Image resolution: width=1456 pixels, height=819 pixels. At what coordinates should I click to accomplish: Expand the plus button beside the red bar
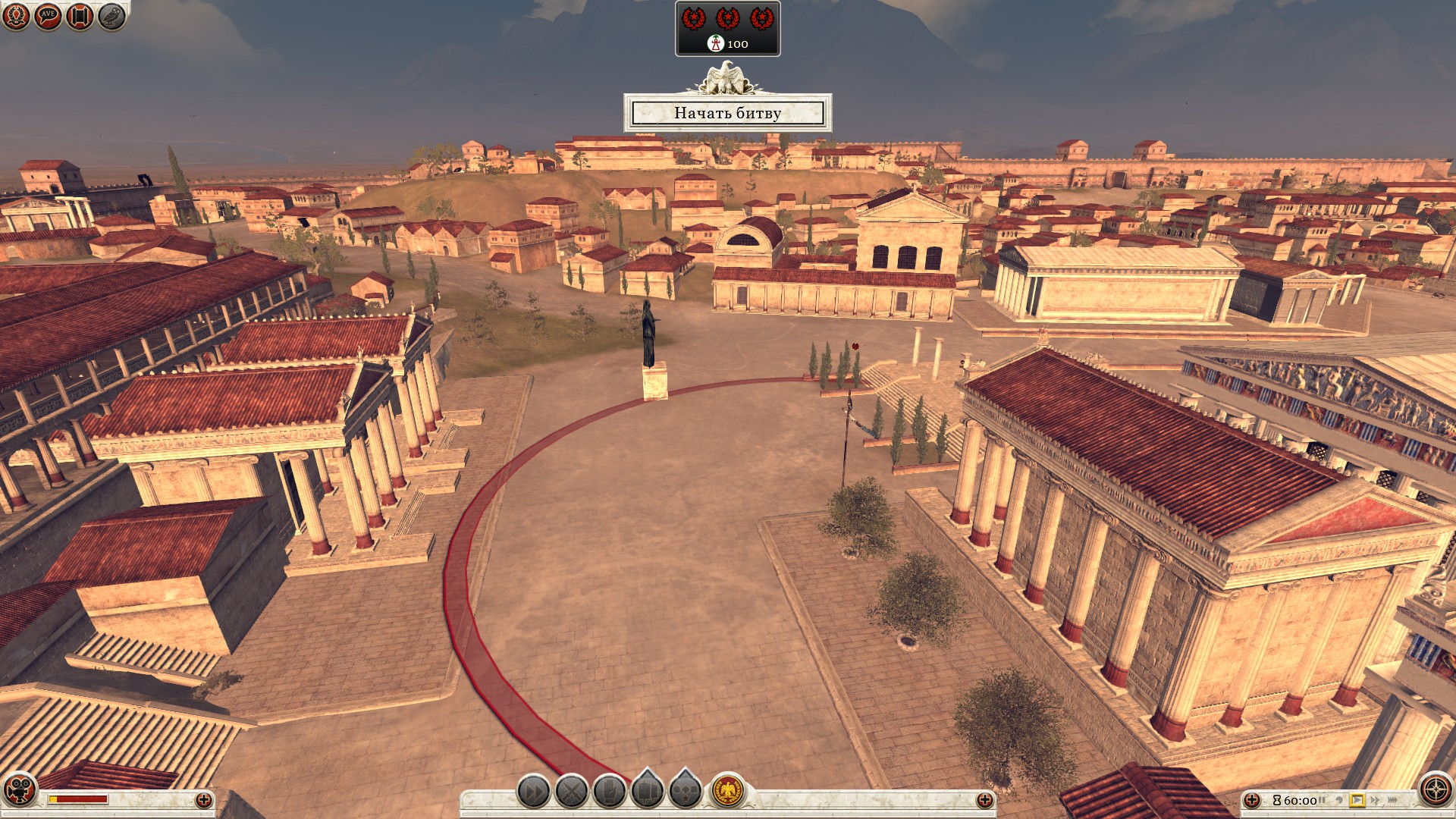pos(203,799)
